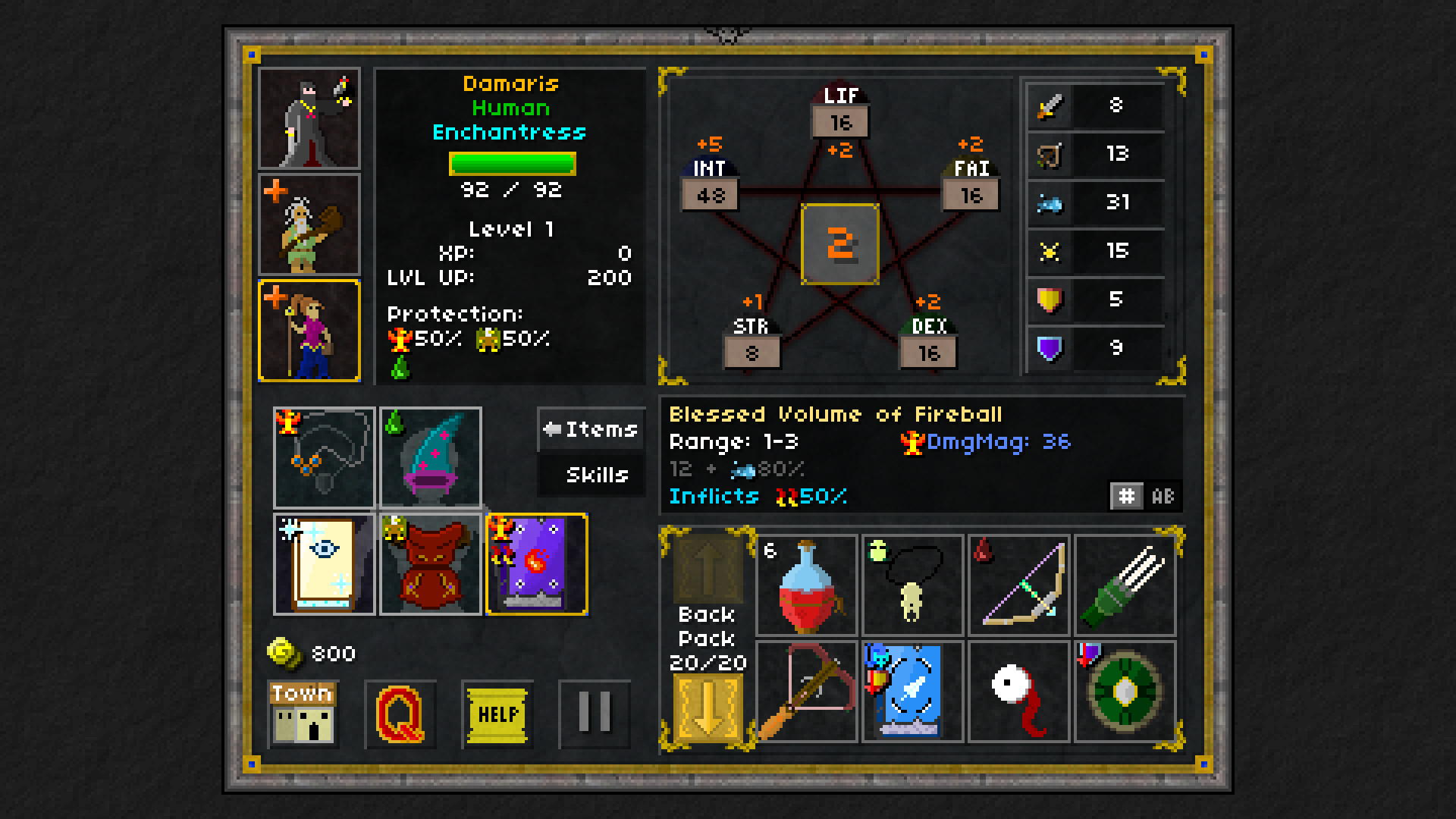Click the golden star faith stat icon
1456x819 pixels.
click(1050, 251)
